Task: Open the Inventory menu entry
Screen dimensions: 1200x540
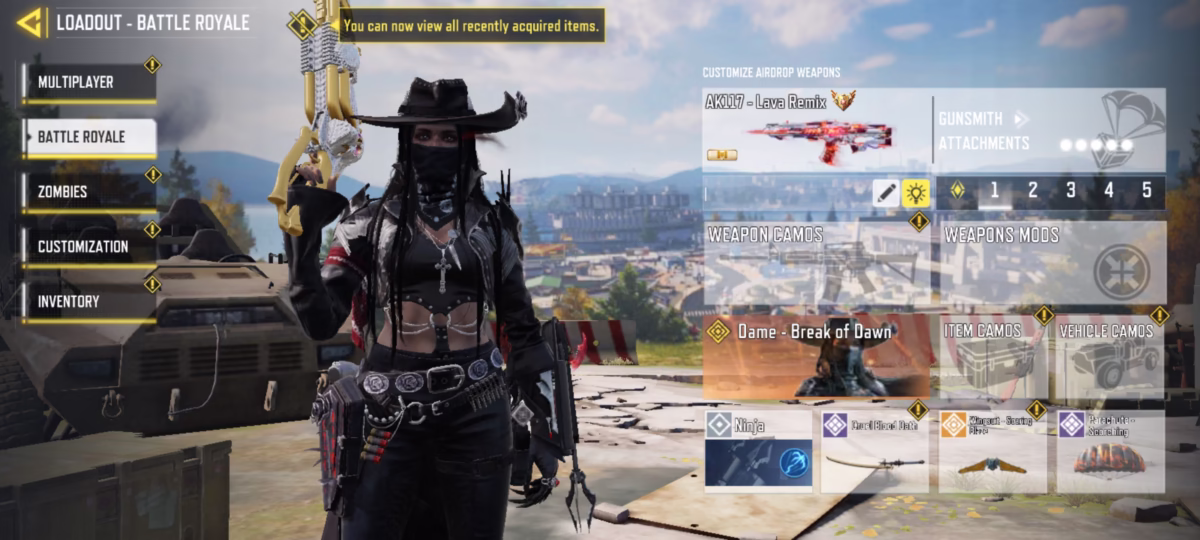Action: [88, 302]
